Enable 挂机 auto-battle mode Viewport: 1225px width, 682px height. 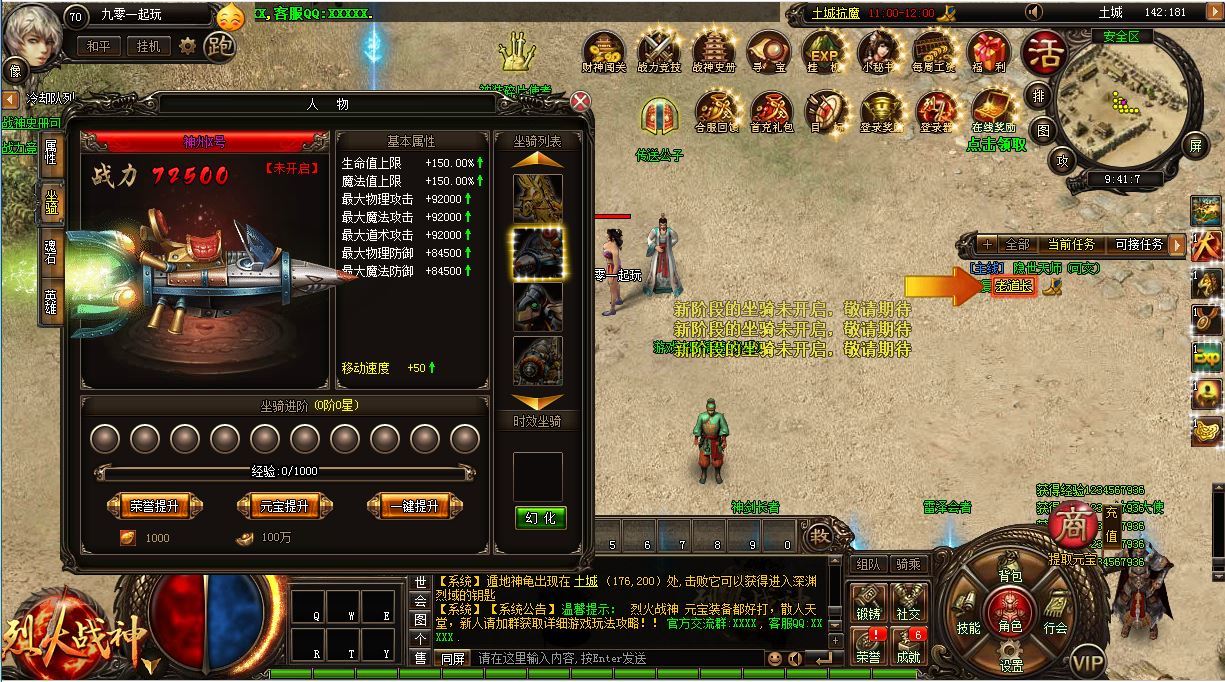(x=148, y=46)
